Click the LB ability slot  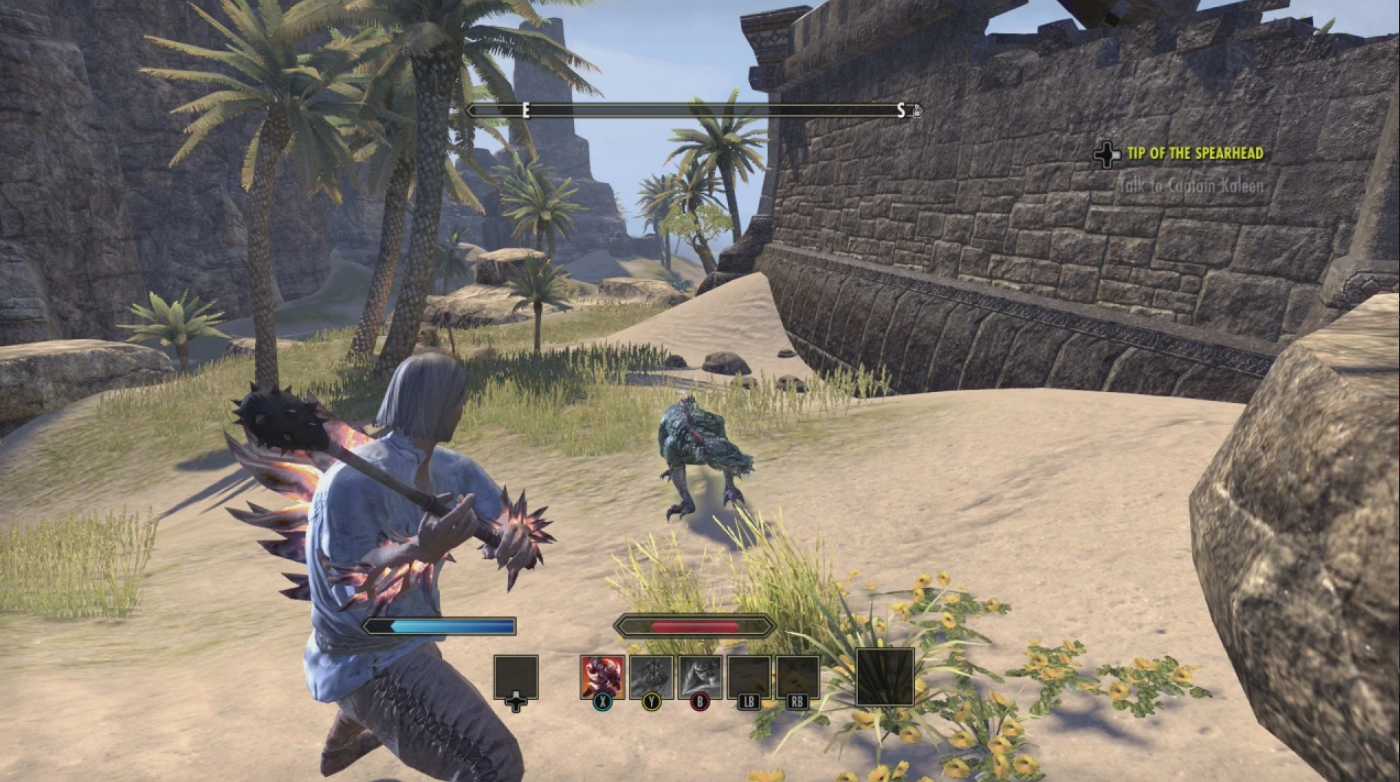747,676
